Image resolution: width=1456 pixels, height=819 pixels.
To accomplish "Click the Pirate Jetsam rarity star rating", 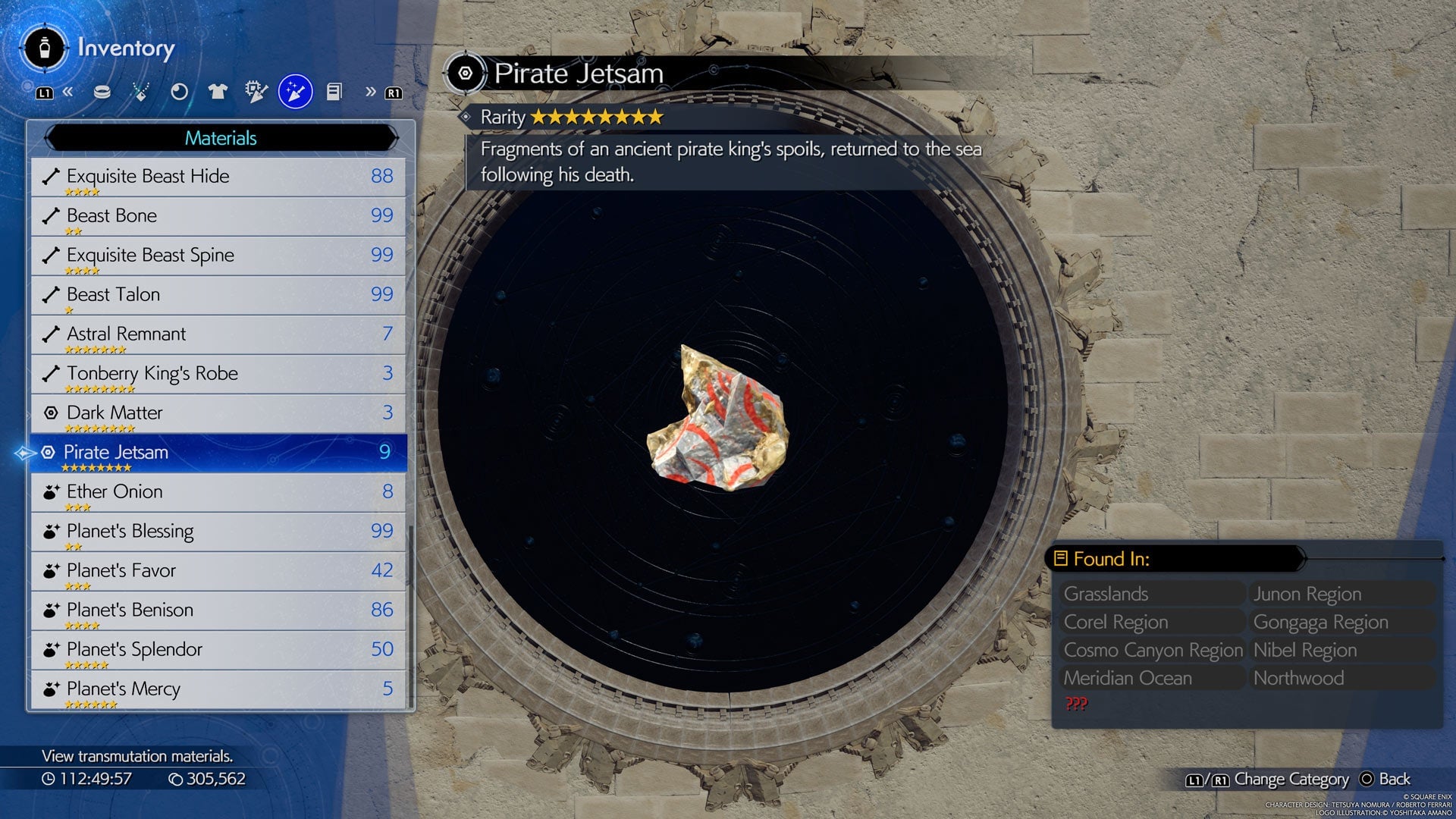I will [x=599, y=117].
